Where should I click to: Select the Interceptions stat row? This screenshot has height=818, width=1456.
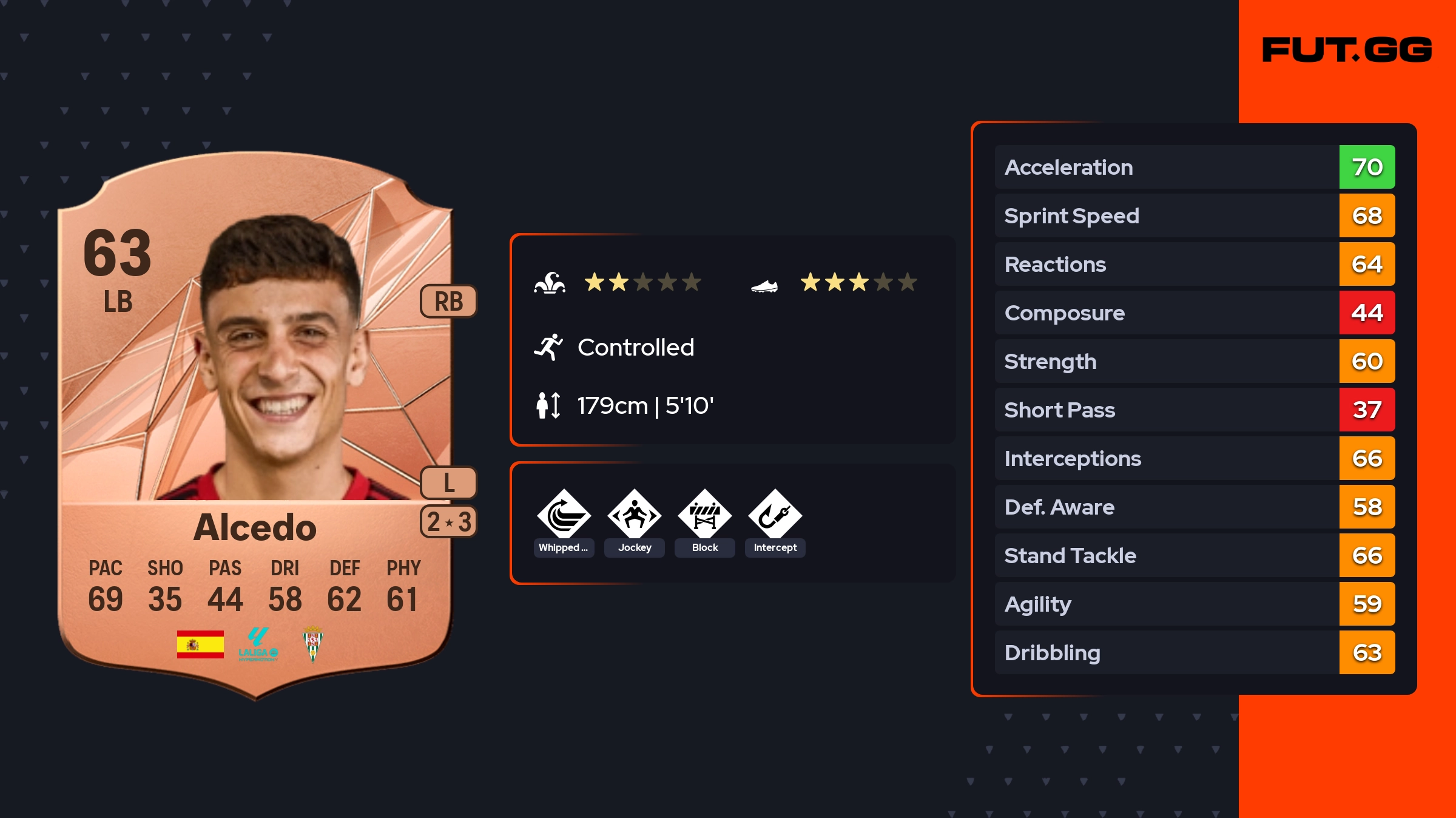1195,458
